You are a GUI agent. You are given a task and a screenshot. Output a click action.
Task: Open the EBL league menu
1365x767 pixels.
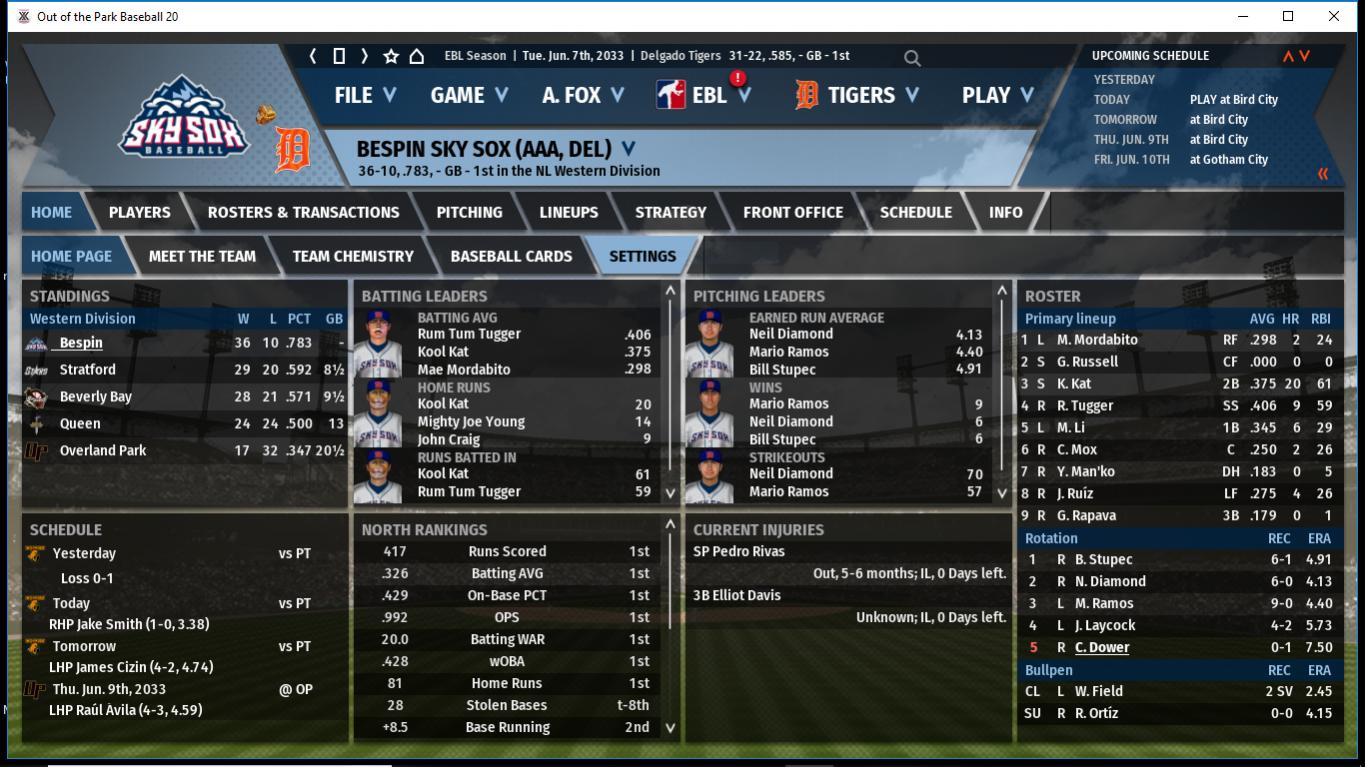706,95
